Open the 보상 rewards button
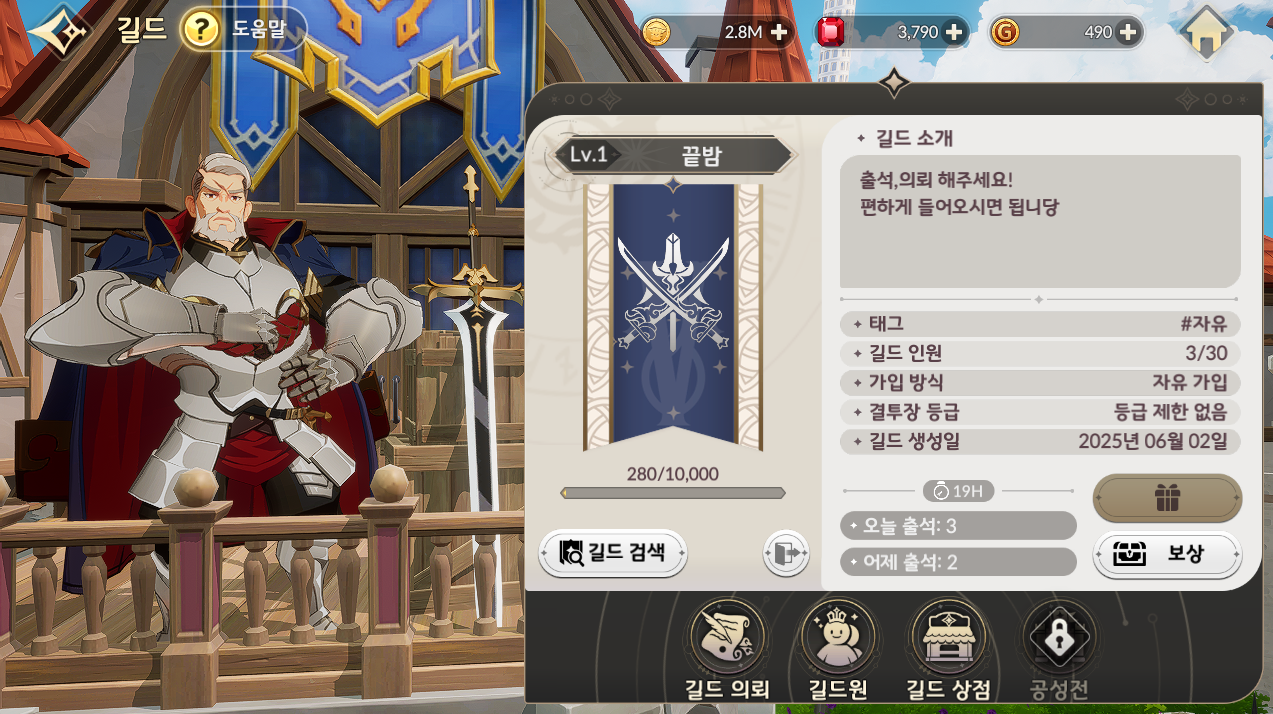This screenshot has height=714, width=1273. (1167, 554)
